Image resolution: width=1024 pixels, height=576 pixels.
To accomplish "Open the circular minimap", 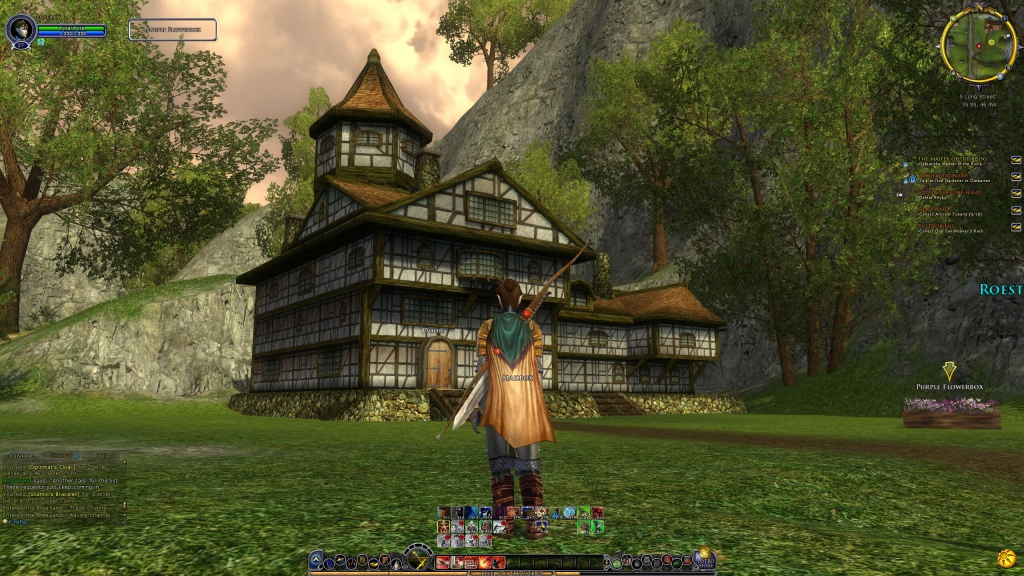I will (977, 45).
